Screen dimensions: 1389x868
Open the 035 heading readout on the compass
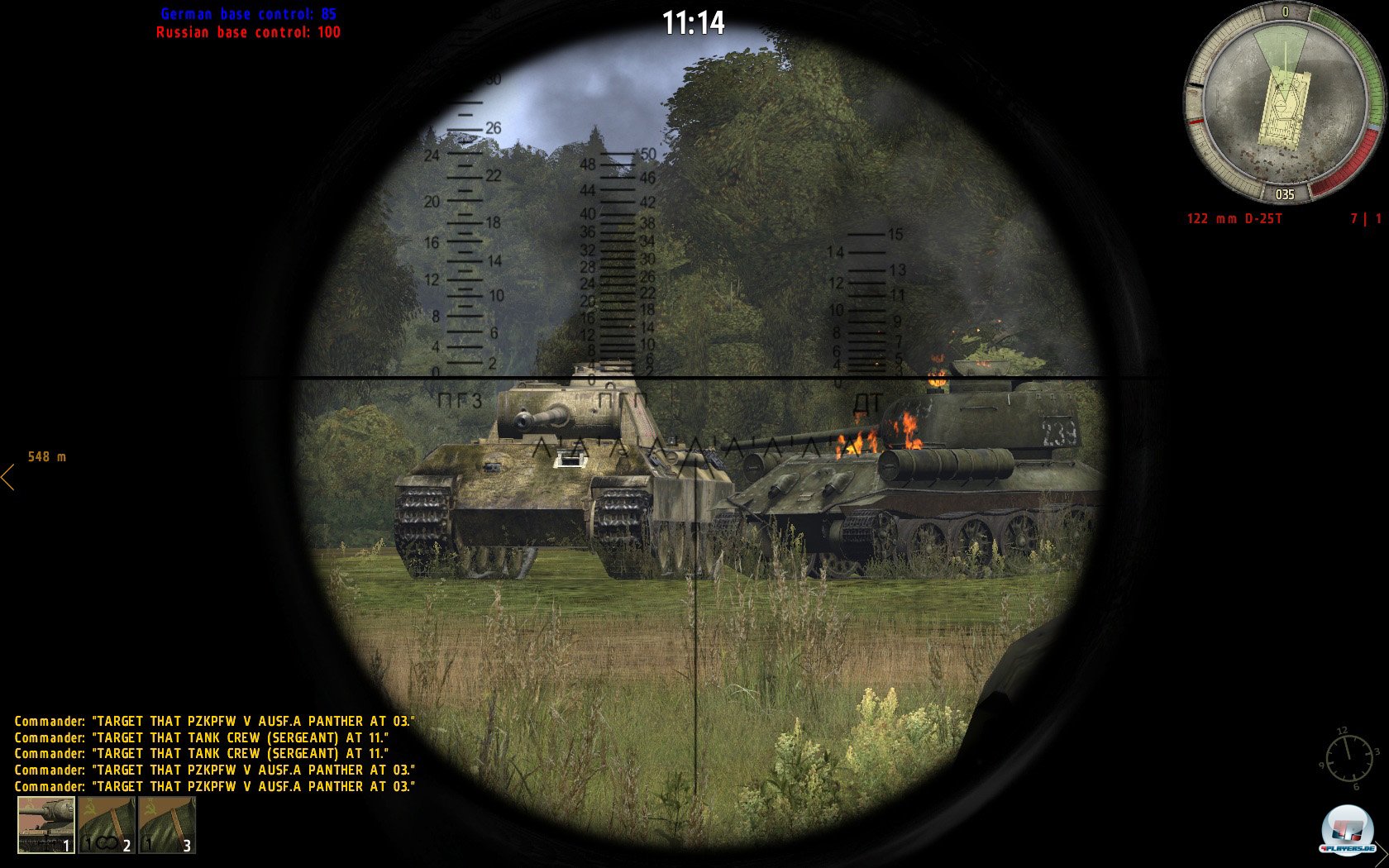[x=1283, y=196]
